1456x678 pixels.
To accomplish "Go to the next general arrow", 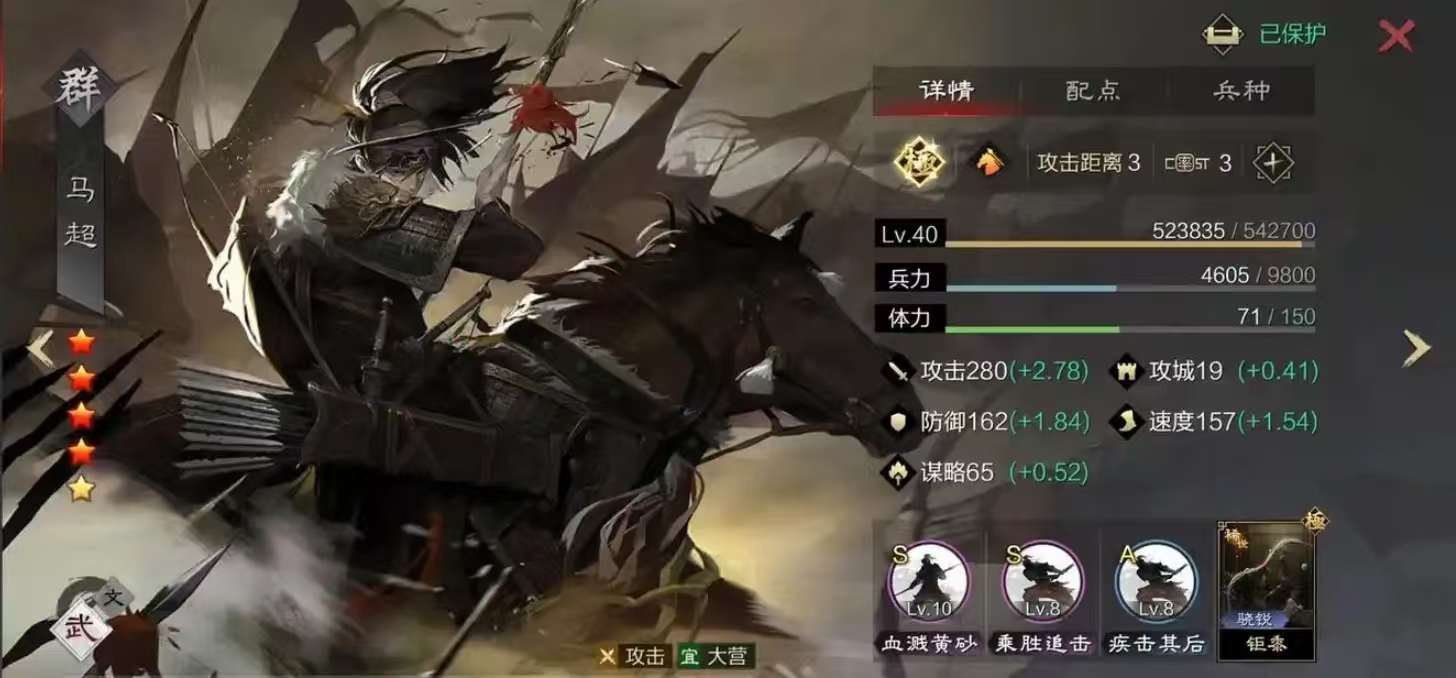I will click(x=1416, y=348).
